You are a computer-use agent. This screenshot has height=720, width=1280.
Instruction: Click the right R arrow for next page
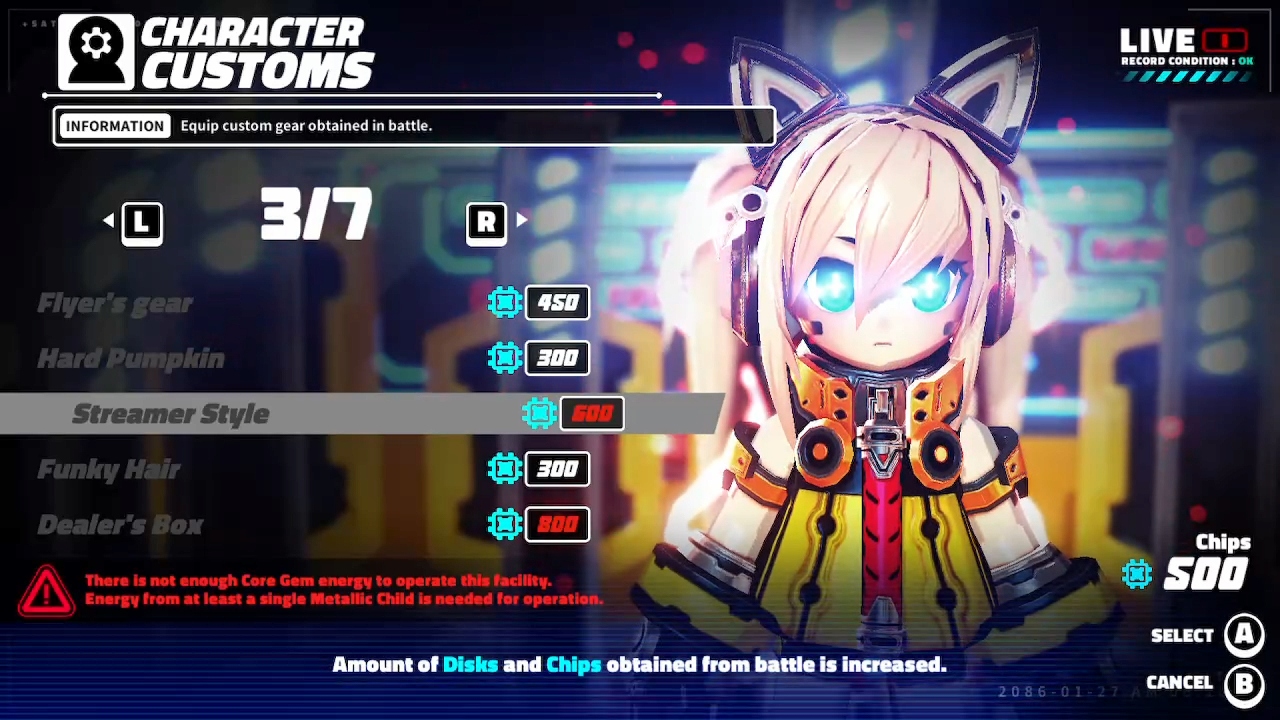487,221
